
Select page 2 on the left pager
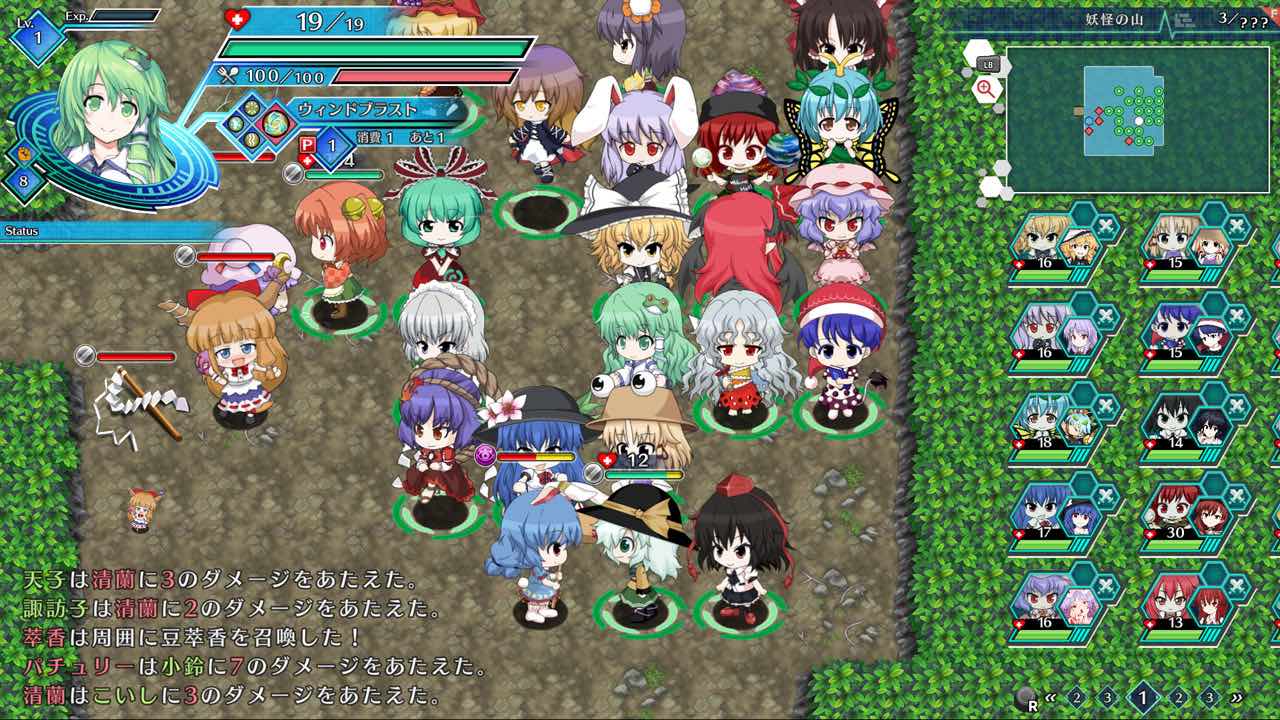(1077, 697)
